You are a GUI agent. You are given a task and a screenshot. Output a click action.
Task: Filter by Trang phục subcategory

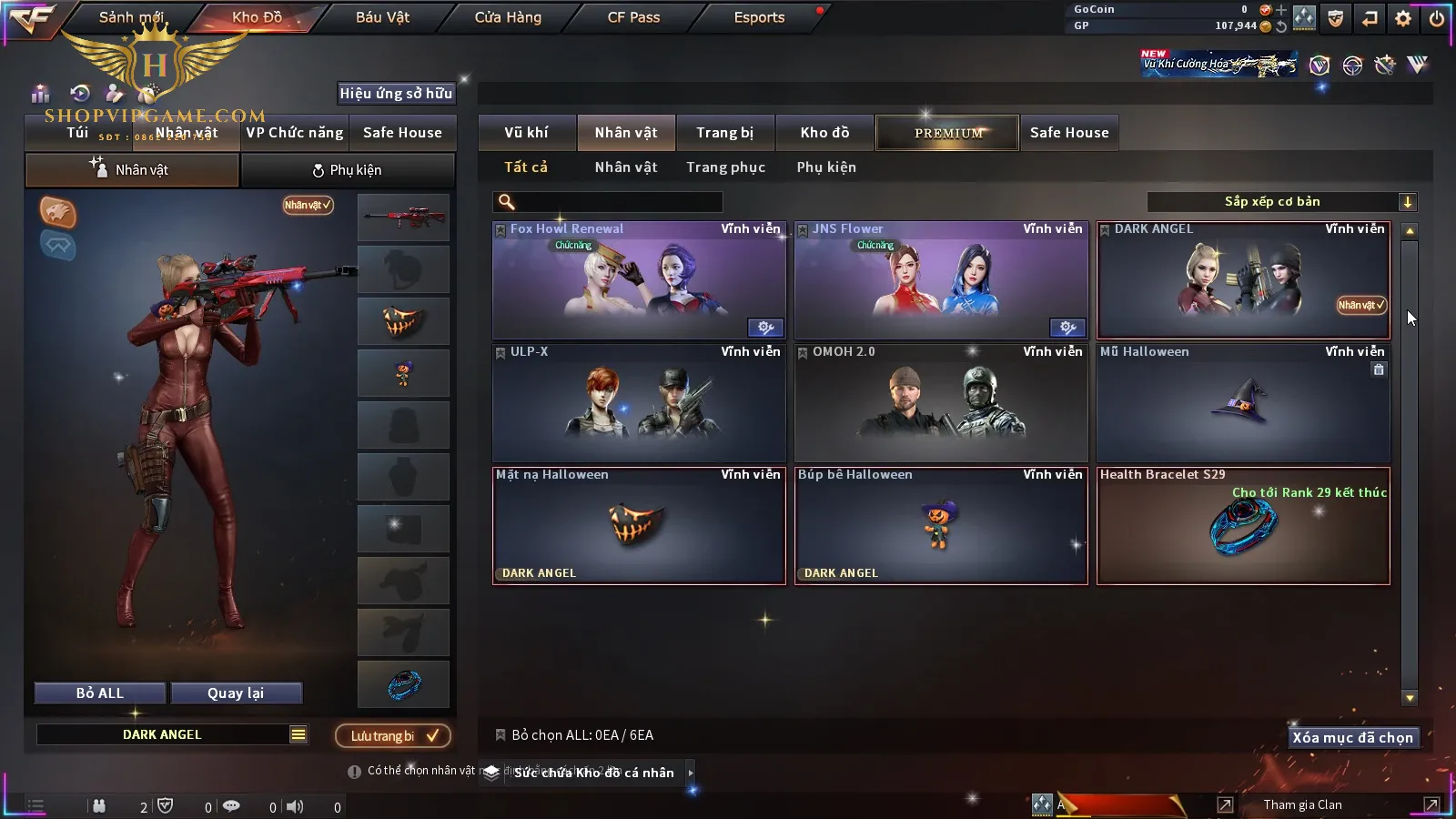click(x=725, y=167)
